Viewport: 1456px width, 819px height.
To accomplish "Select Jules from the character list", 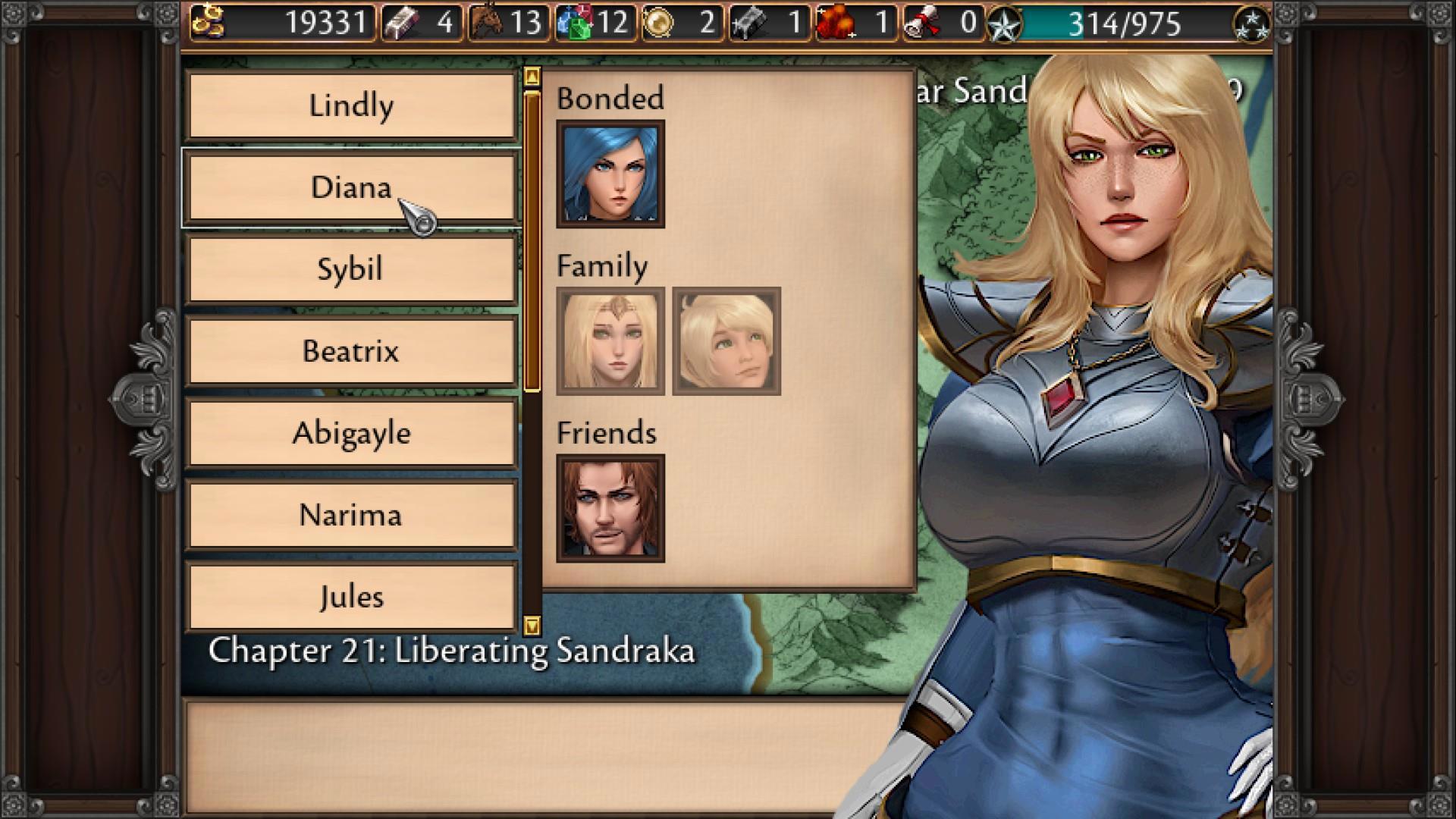I will coord(351,597).
